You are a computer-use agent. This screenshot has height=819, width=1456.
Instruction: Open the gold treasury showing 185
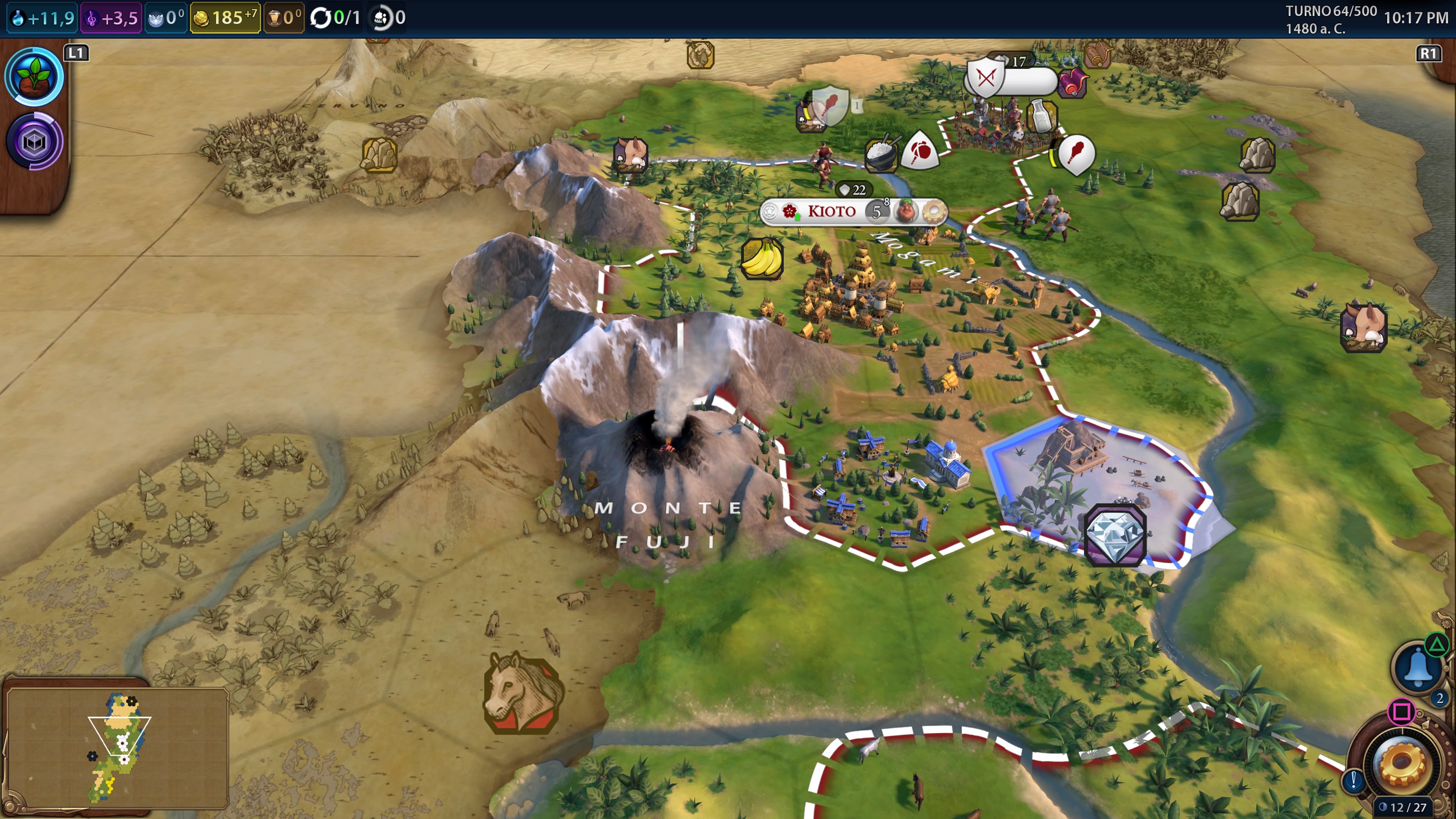click(225, 18)
